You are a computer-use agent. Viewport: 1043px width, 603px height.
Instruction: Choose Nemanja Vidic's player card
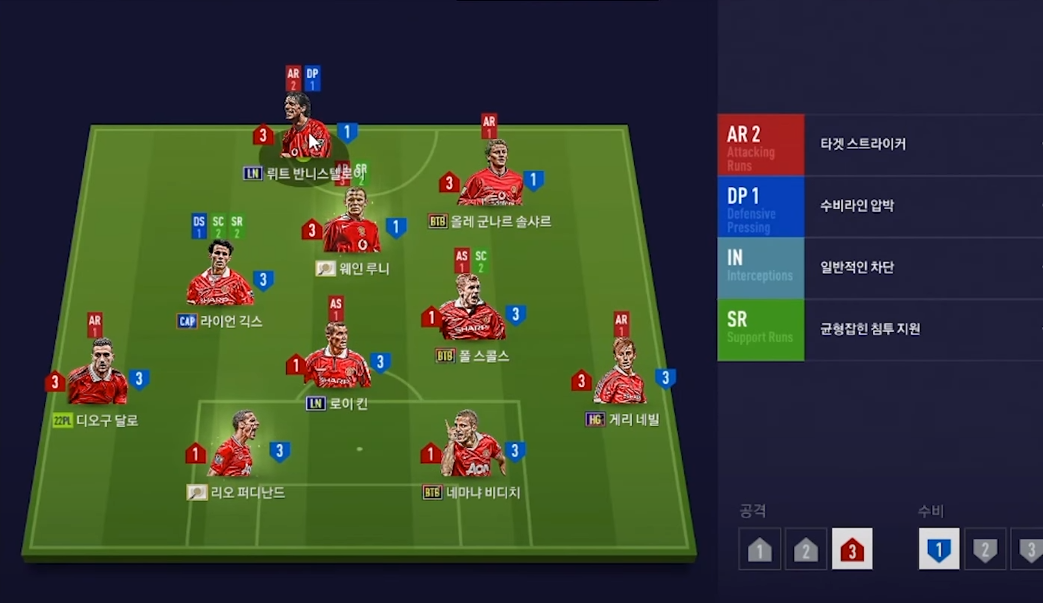(x=471, y=455)
